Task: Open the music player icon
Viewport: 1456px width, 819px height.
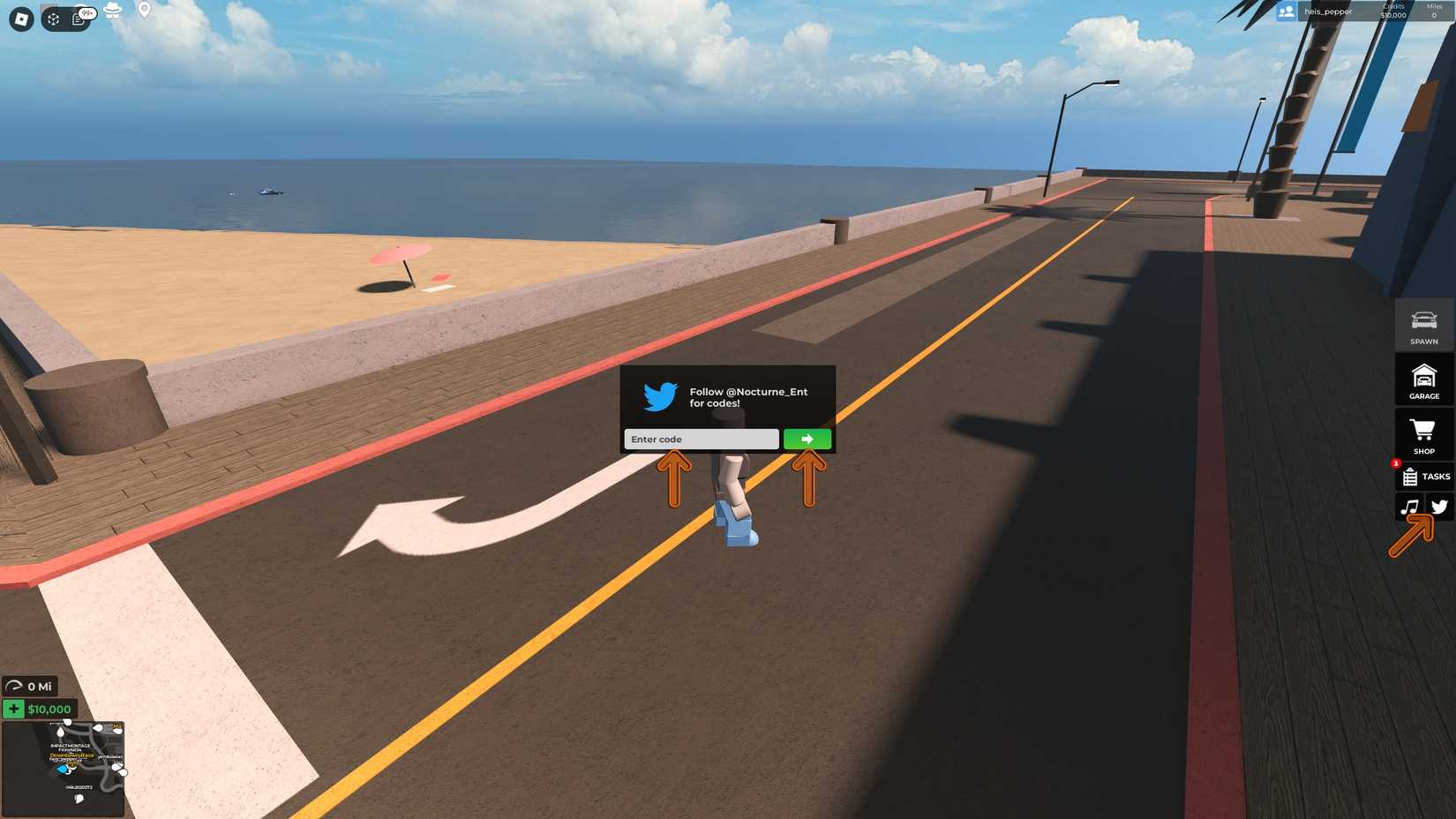Action: (1411, 507)
